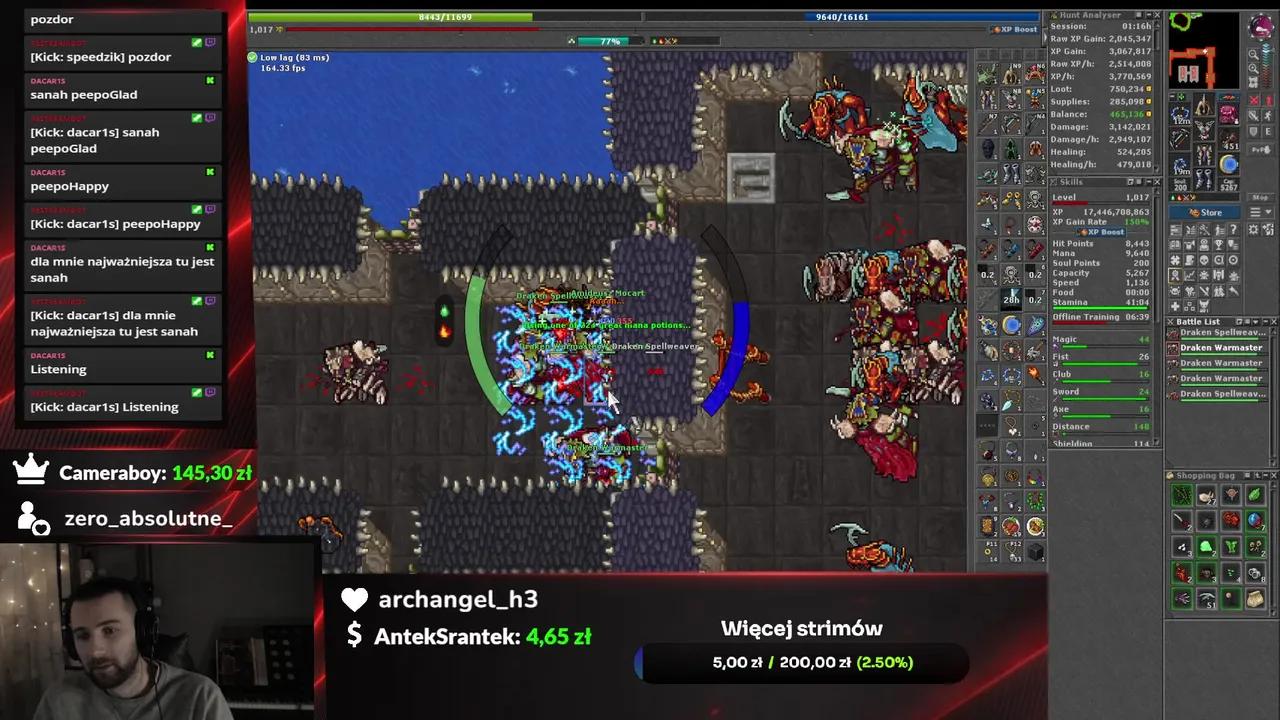Toggle the red attack stance icon
Viewport: 1280px width, 720px height.
pos(1252,101)
